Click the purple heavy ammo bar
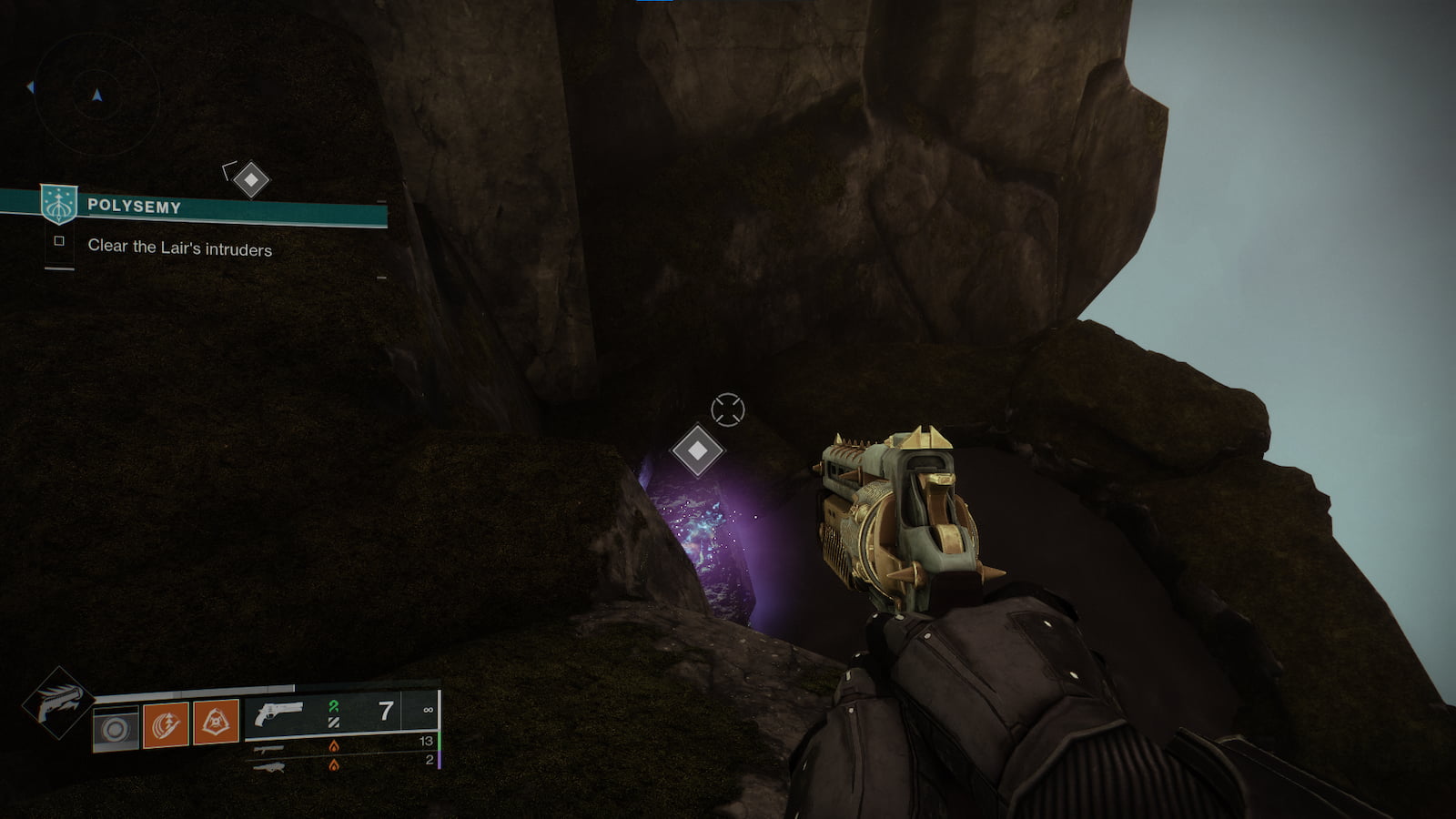Screen dimensions: 1456x819 [440, 763]
